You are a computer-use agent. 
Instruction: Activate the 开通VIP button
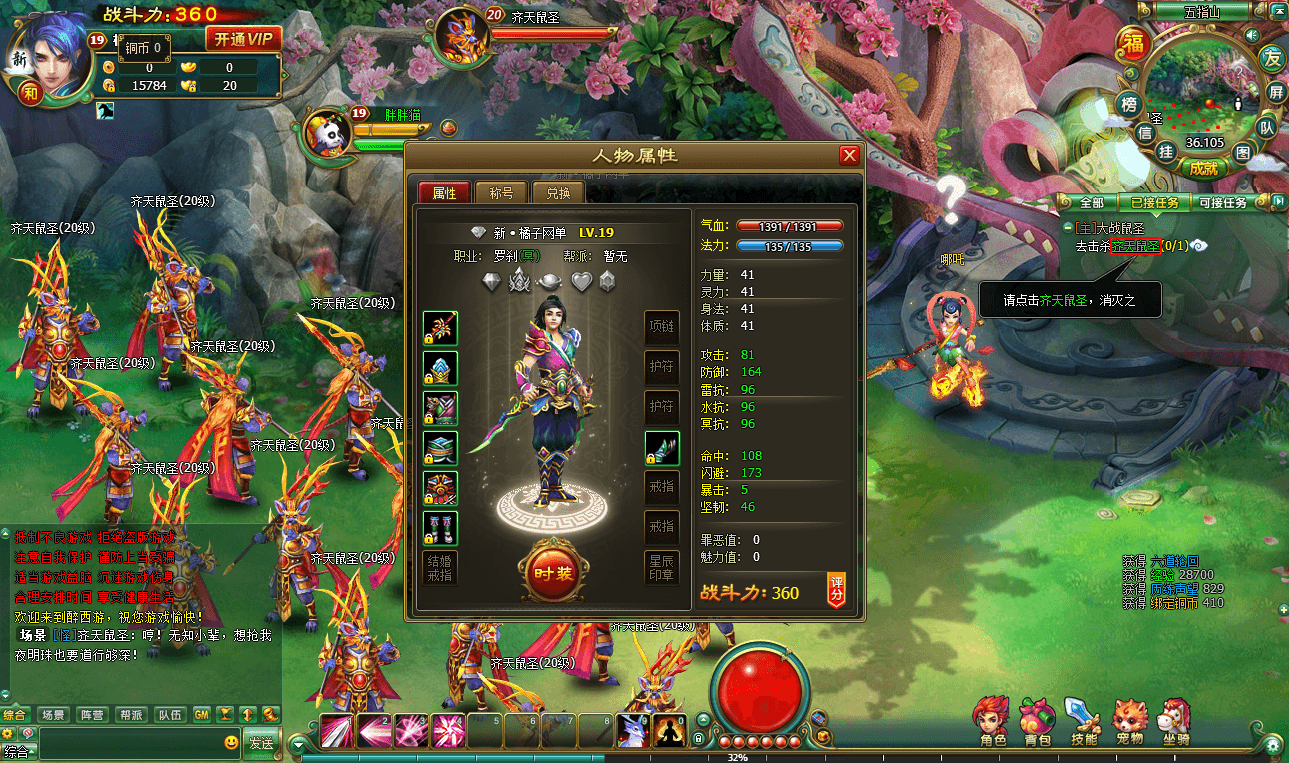pyautogui.click(x=243, y=39)
